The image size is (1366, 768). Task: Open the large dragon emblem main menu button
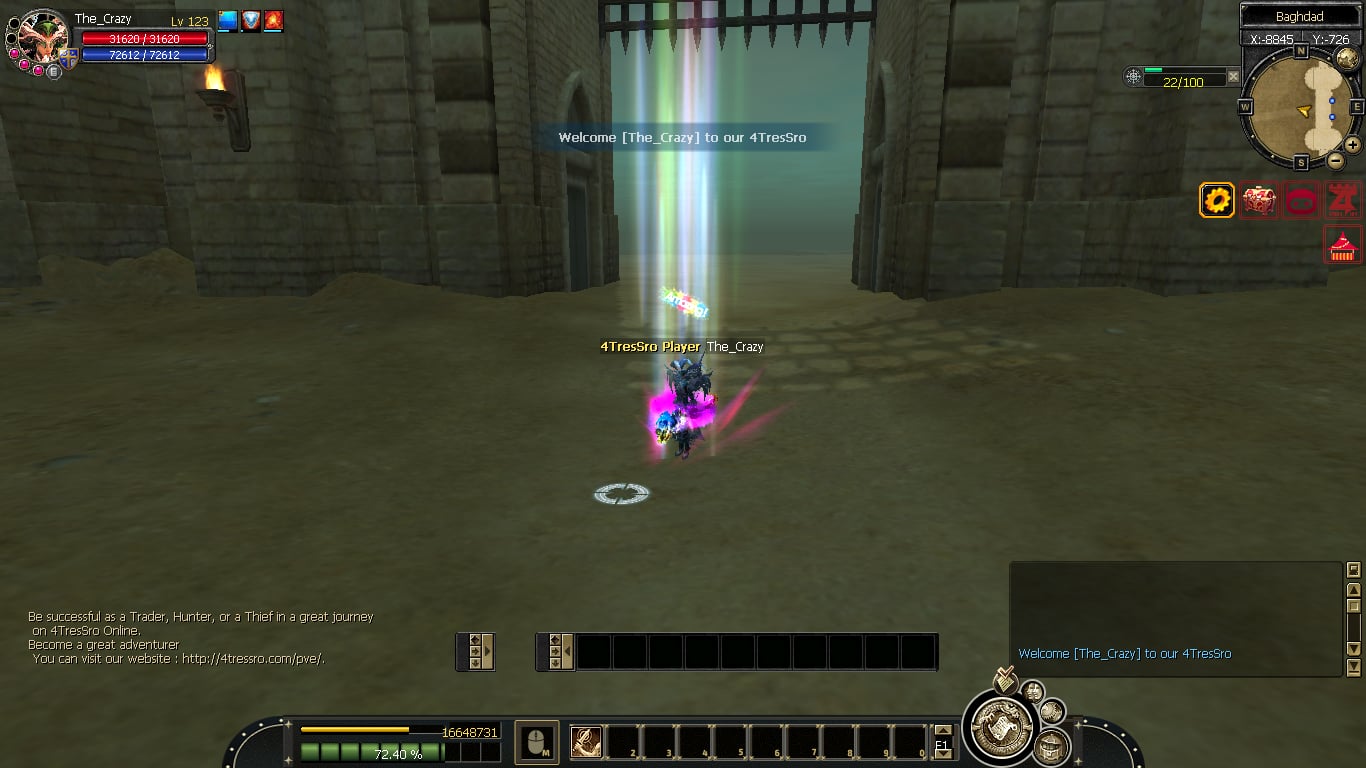[1001, 727]
